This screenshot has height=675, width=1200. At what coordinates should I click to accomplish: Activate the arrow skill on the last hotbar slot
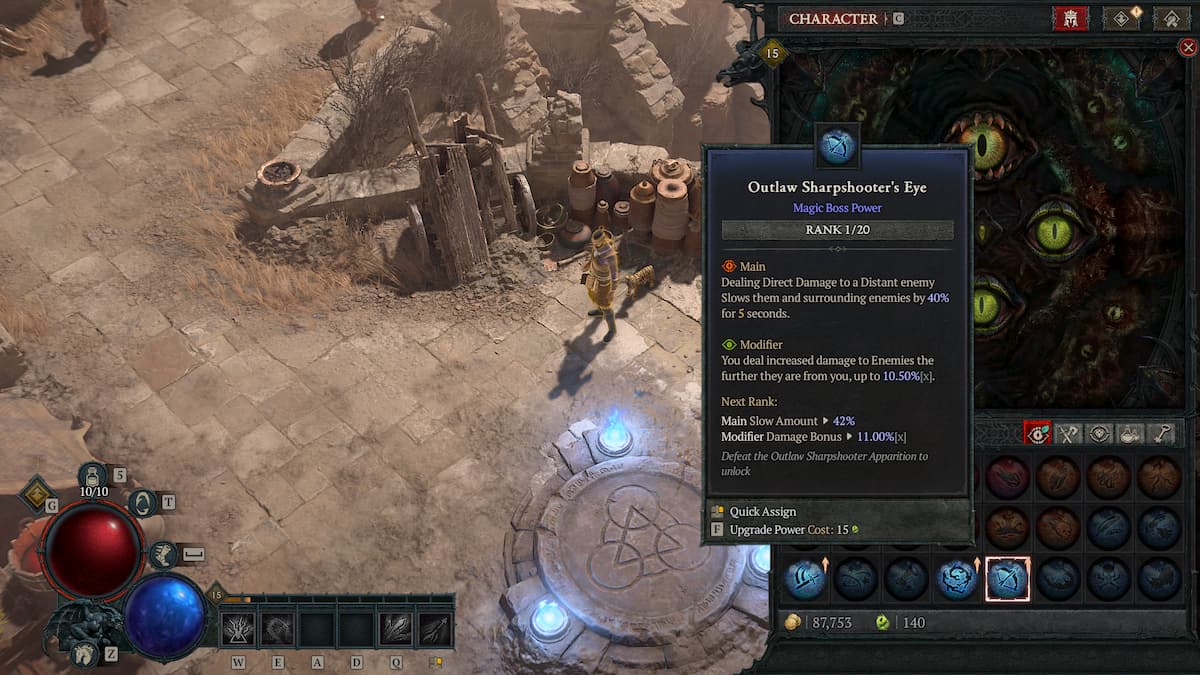tap(434, 629)
